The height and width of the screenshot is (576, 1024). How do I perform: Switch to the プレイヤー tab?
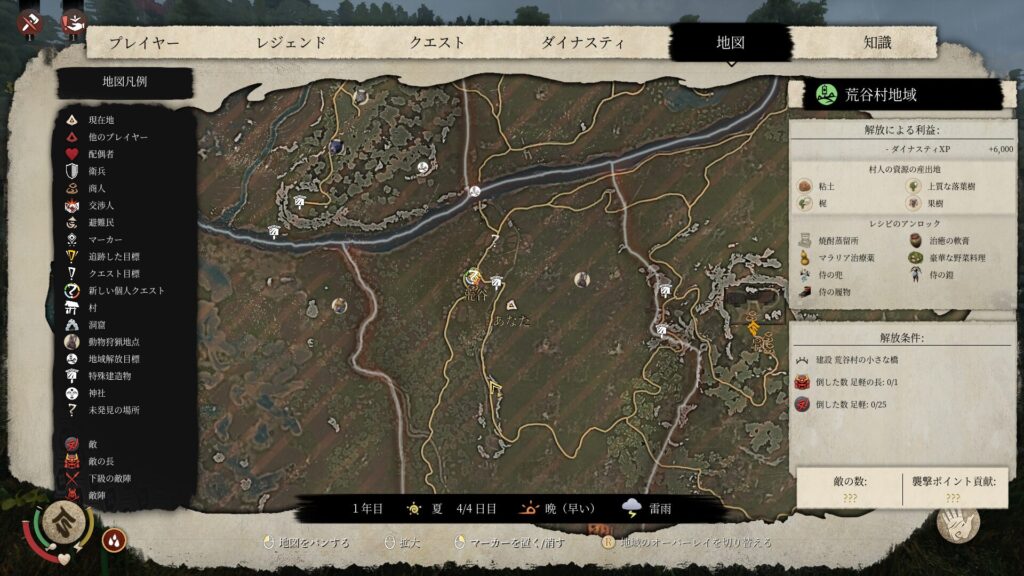(x=144, y=43)
